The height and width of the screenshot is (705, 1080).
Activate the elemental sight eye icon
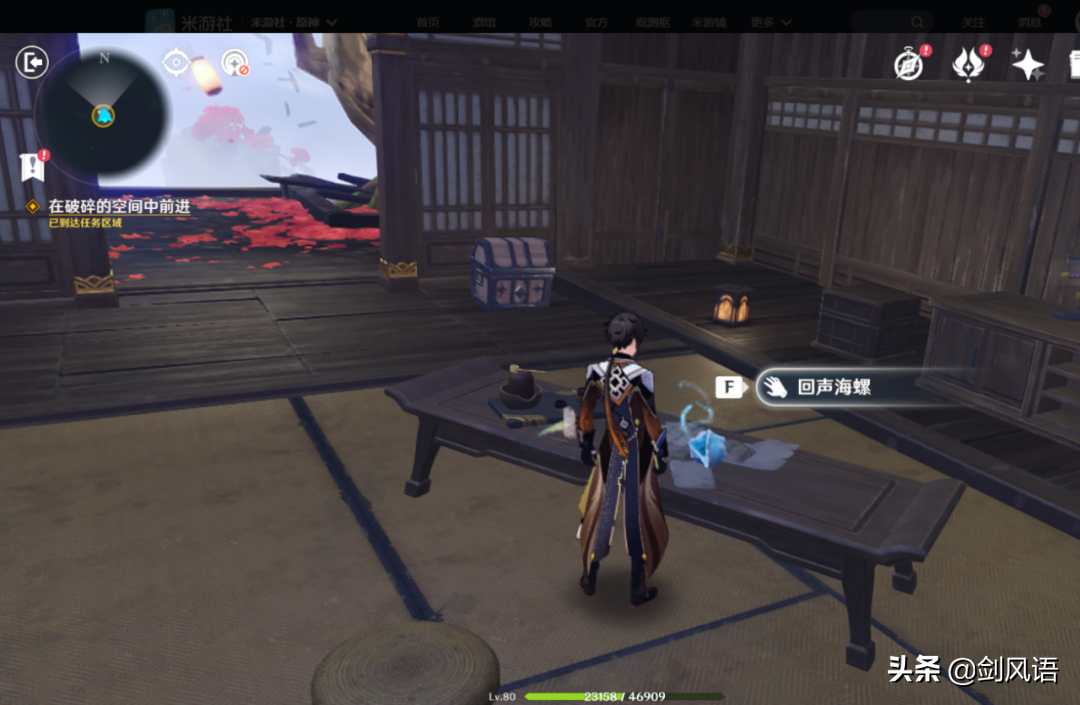pyautogui.click(x=176, y=63)
